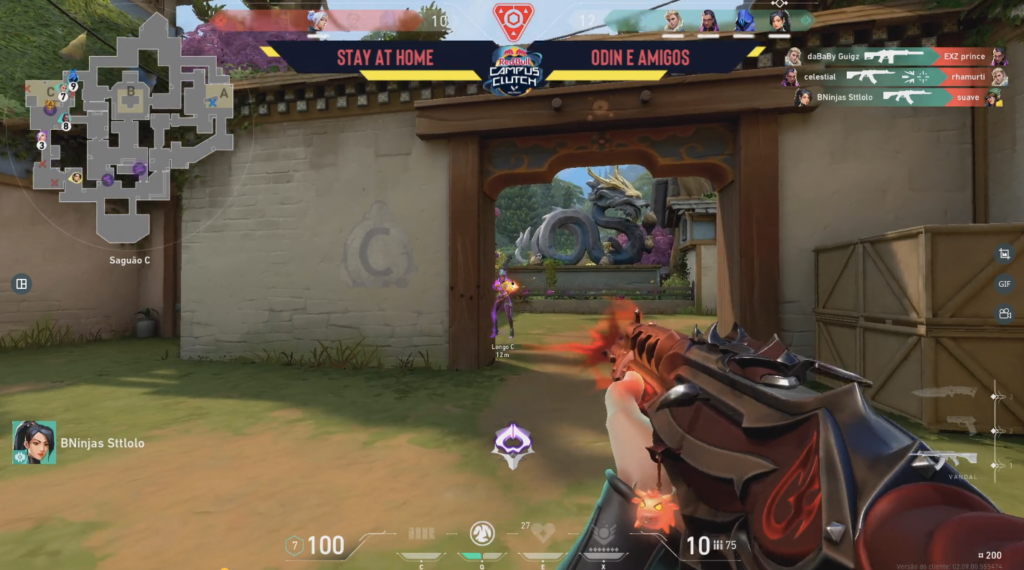Open the BNinjas Sttlolo portrait at left
The width and height of the screenshot is (1024, 570).
click(x=34, y=442)
